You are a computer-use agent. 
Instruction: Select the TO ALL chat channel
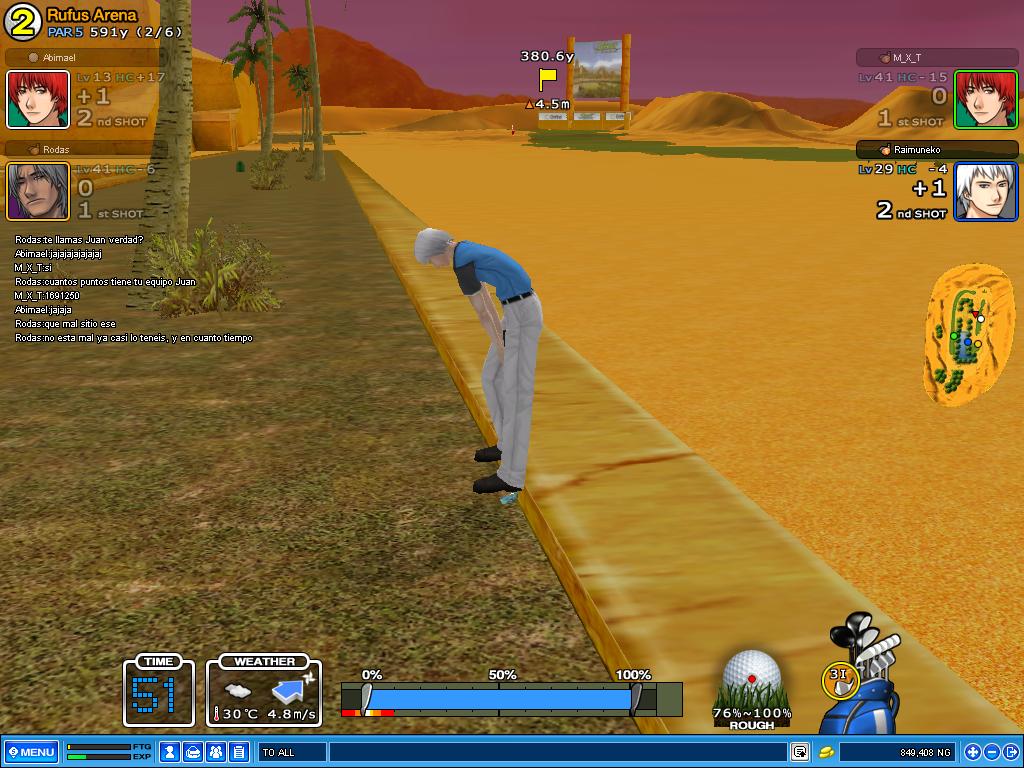[292, 752]
